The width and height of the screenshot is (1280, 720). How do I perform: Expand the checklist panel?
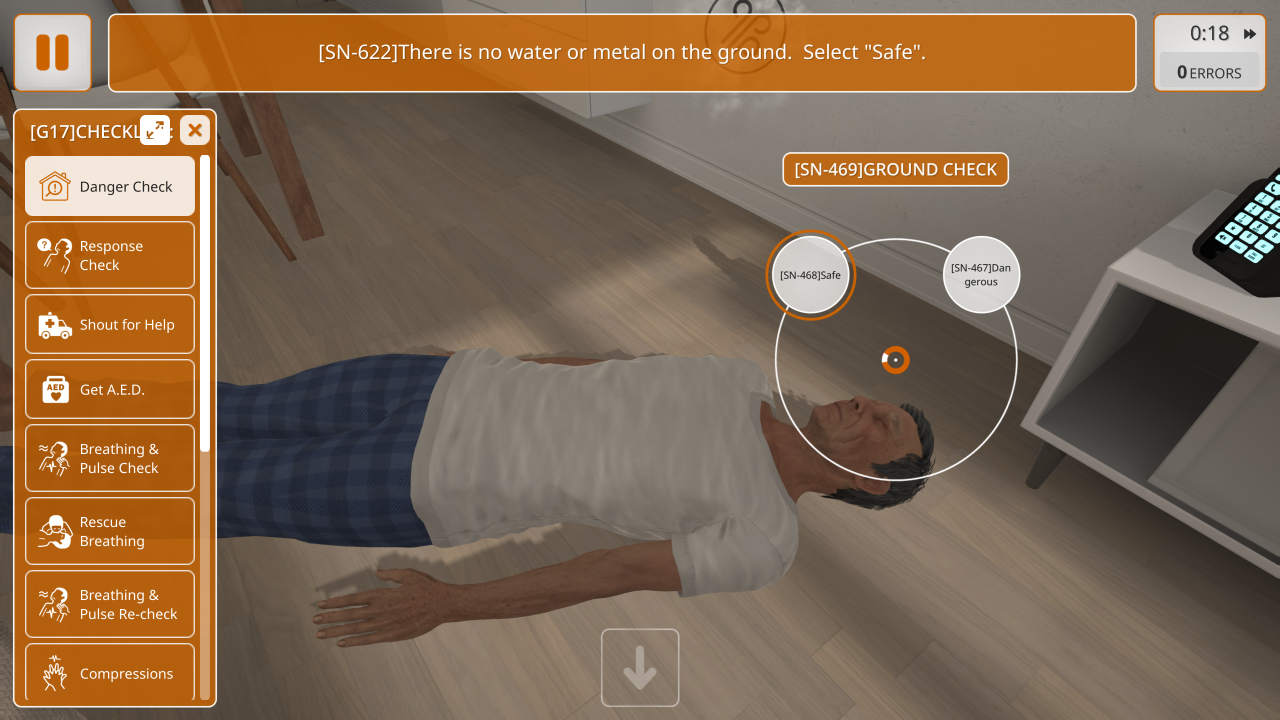pos(155,130)
